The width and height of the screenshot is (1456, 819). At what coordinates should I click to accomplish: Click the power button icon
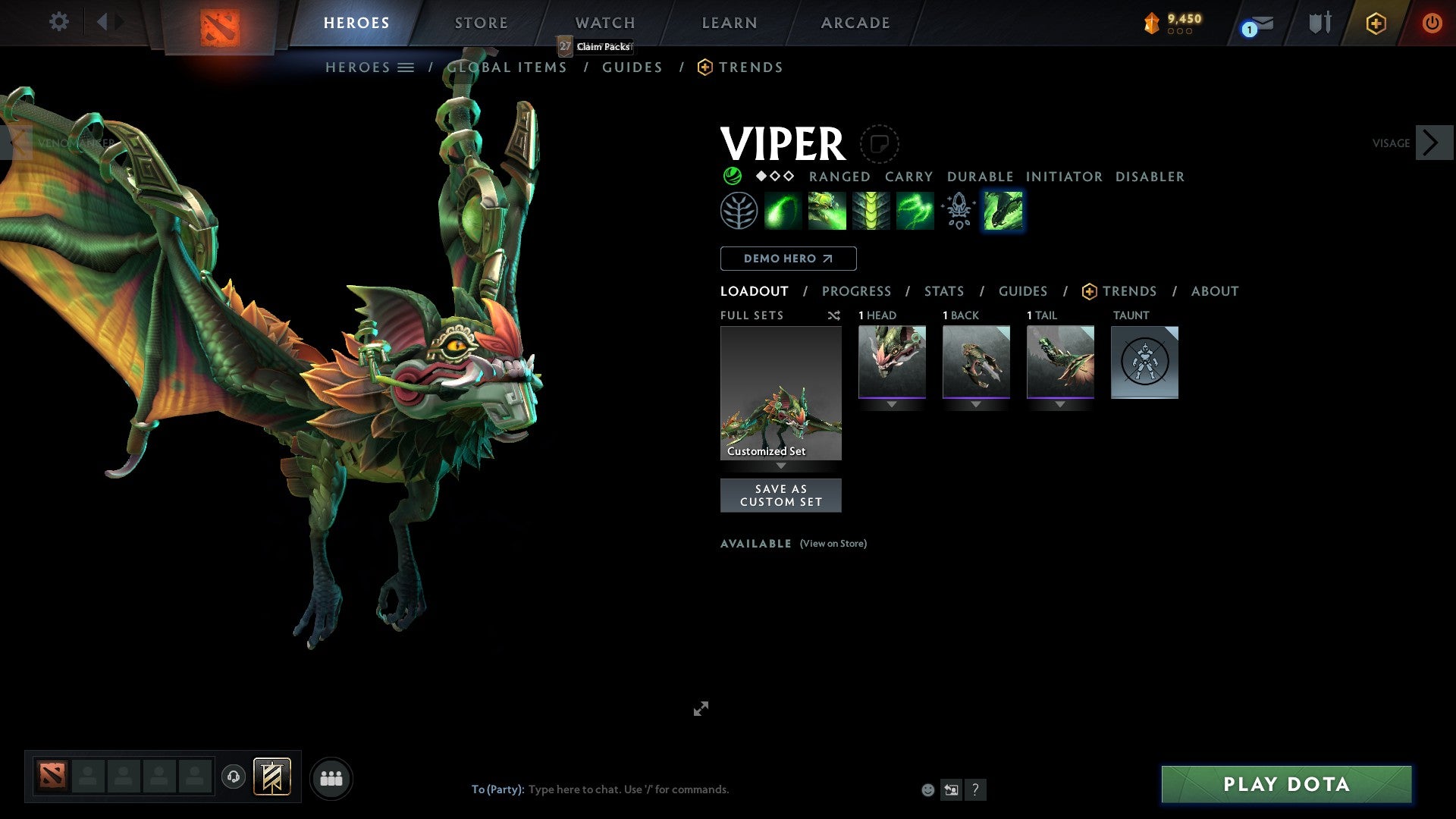(1432, 23)
